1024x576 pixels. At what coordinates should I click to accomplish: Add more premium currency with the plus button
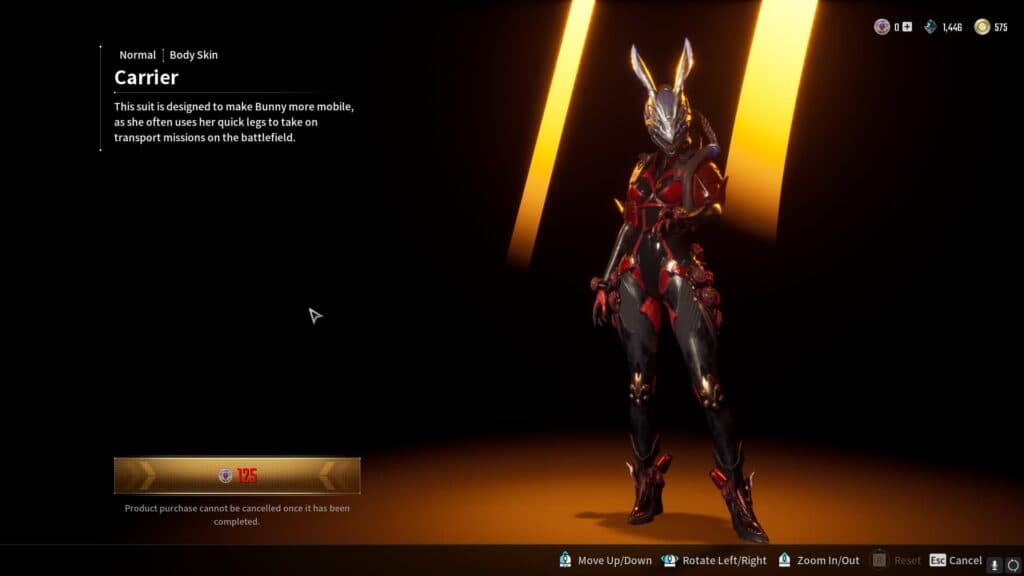pyautogui.click(x=907, y=27)
